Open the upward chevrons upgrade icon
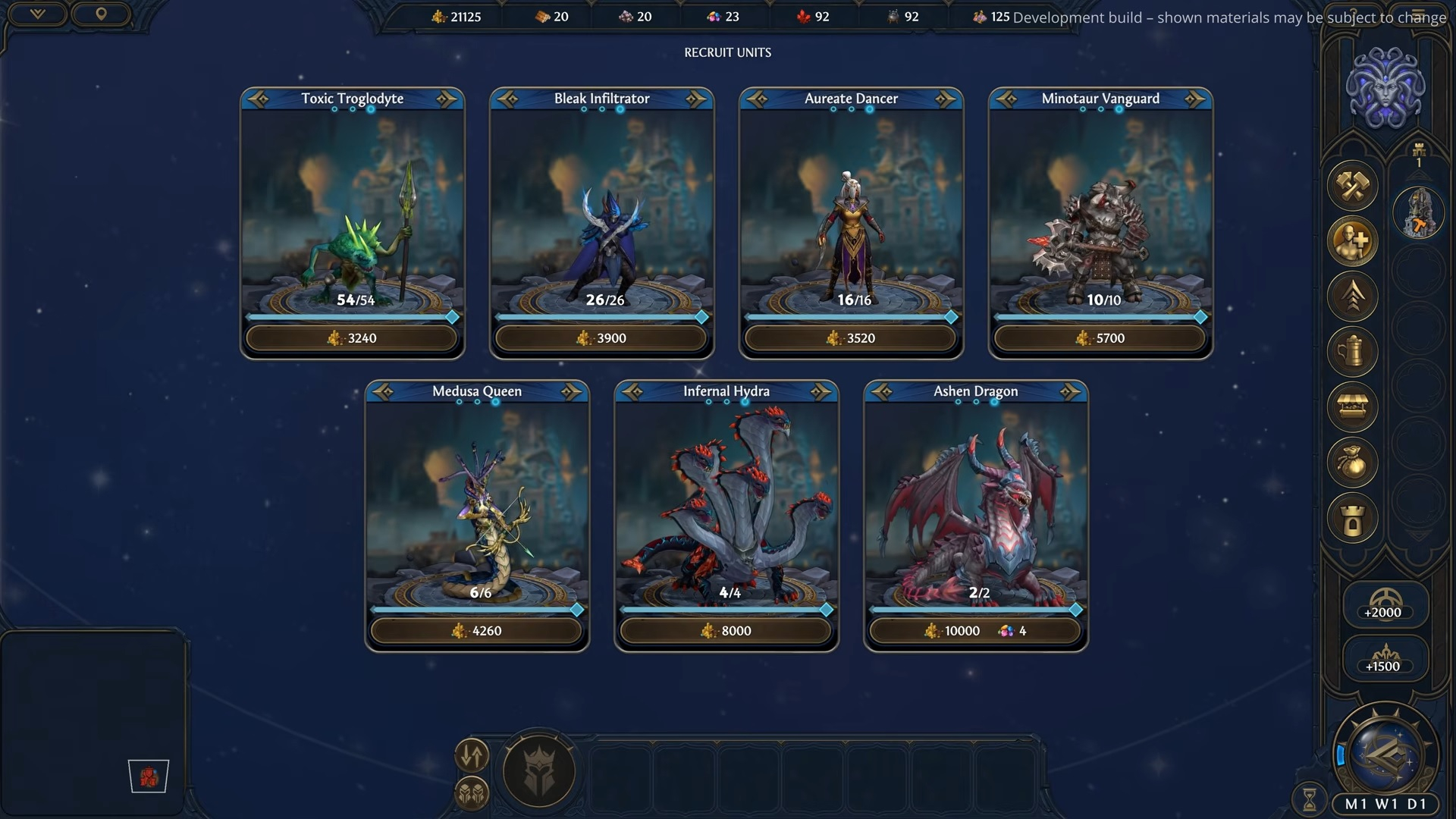This screenshot has width=1456, height=819. (x=1353, y=297)
